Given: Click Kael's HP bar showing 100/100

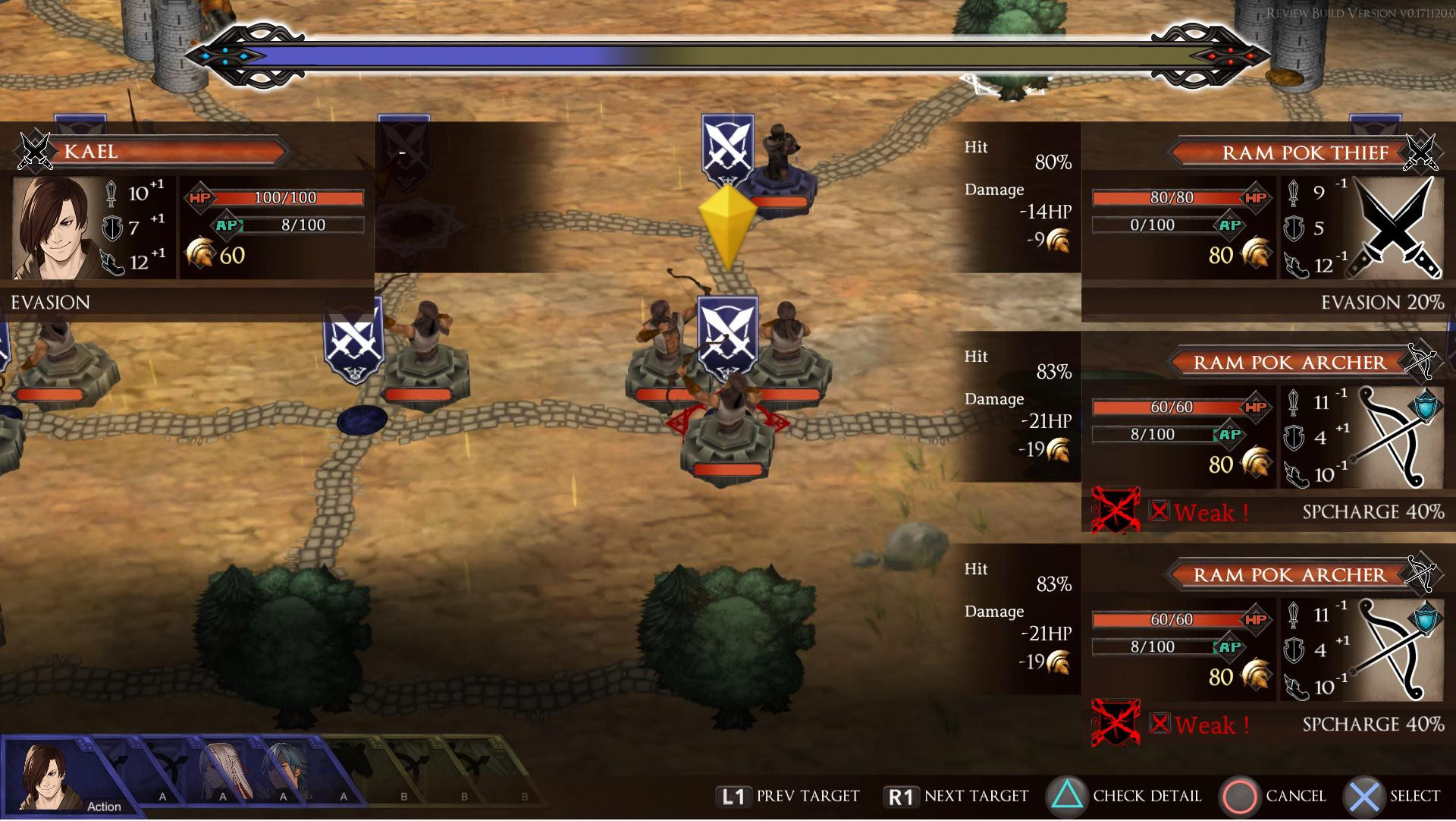Looking at the screenshot, I should point(284,197).
